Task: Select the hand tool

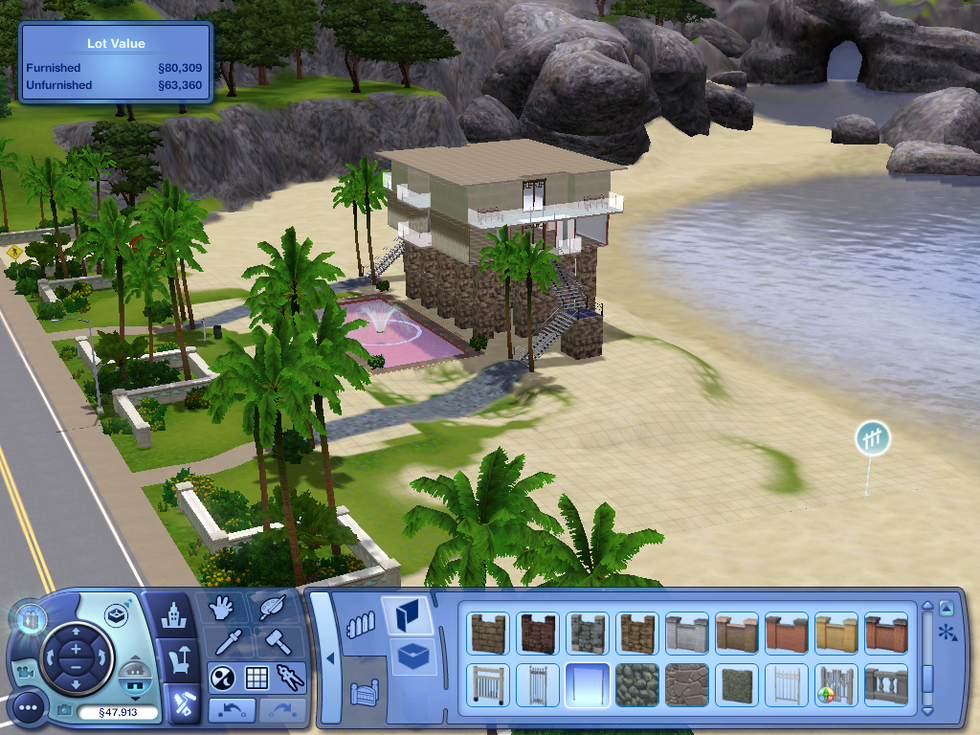Action: click(222, 608)
